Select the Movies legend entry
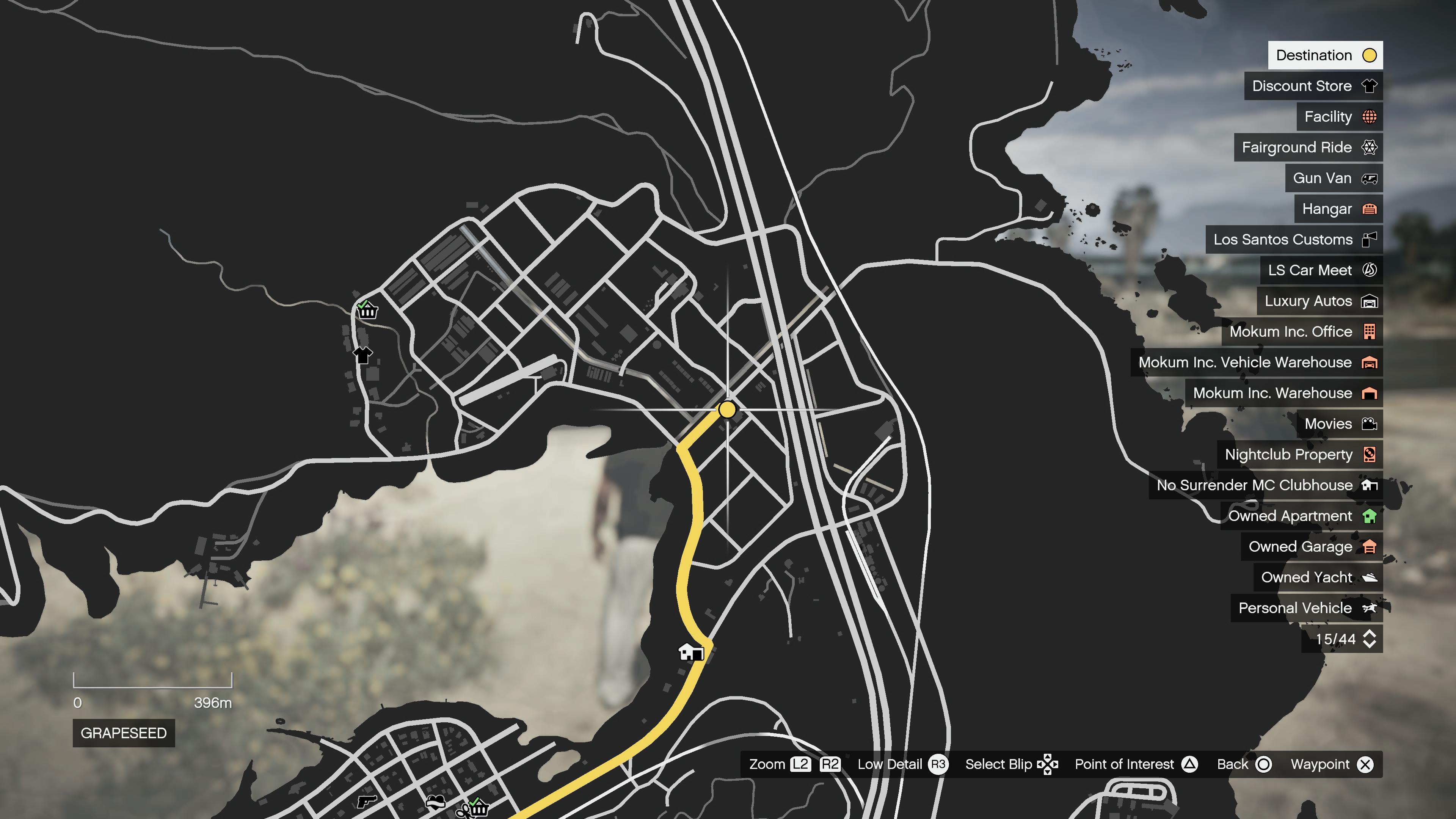The width and height of the screenshot is (1456, 819). (x=1339, y=424)
